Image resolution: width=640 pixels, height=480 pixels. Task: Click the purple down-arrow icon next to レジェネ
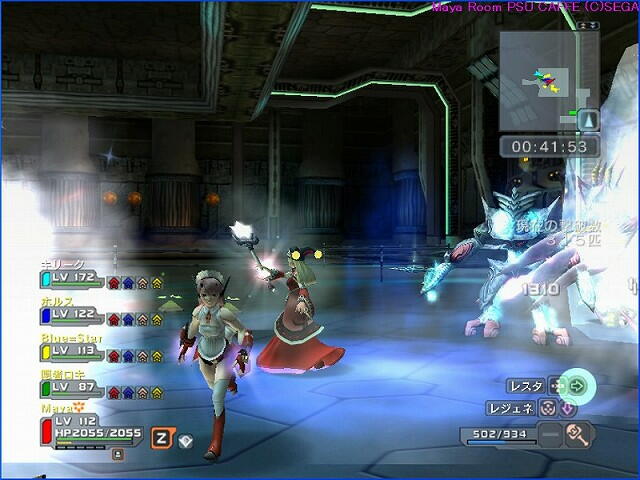[567, 408]
